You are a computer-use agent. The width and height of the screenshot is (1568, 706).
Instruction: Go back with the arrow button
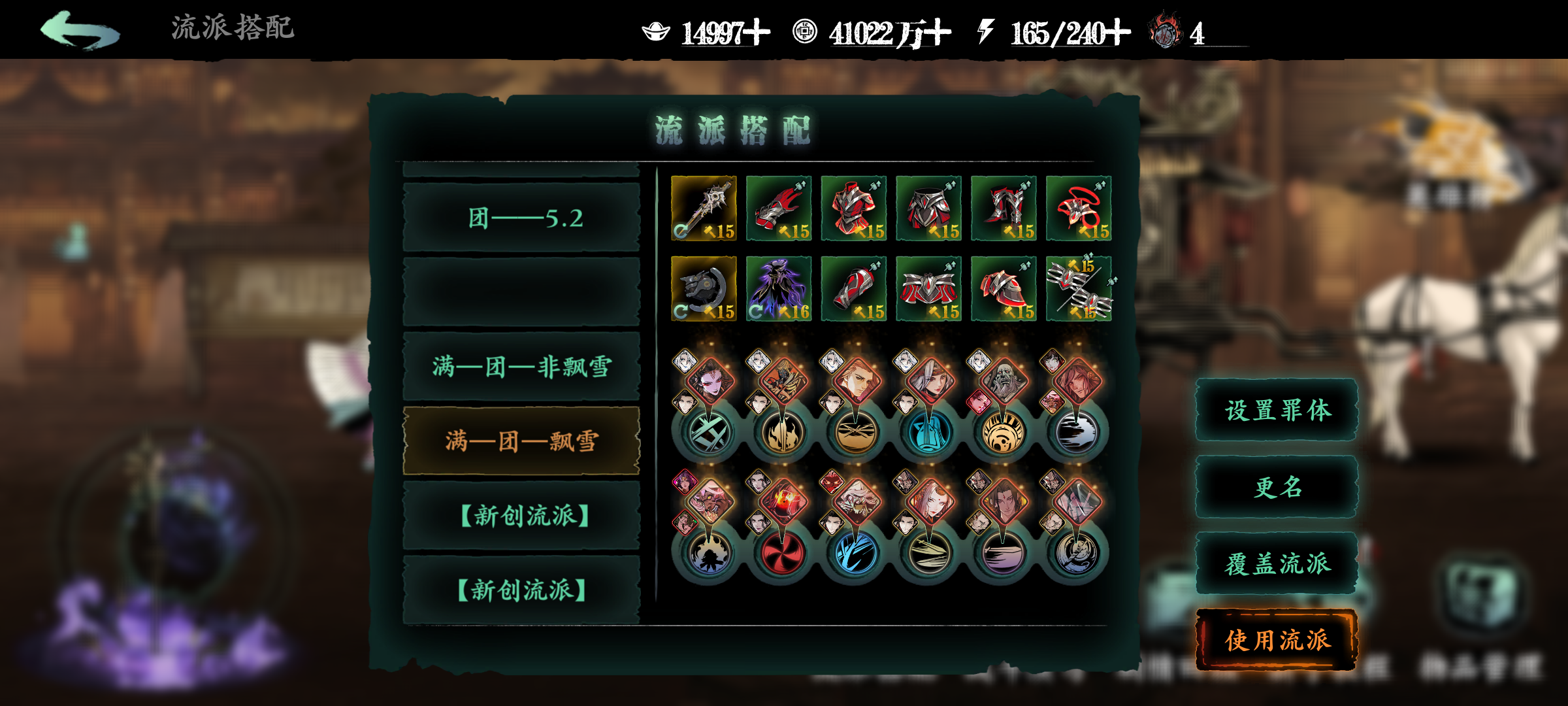point(80,31)
